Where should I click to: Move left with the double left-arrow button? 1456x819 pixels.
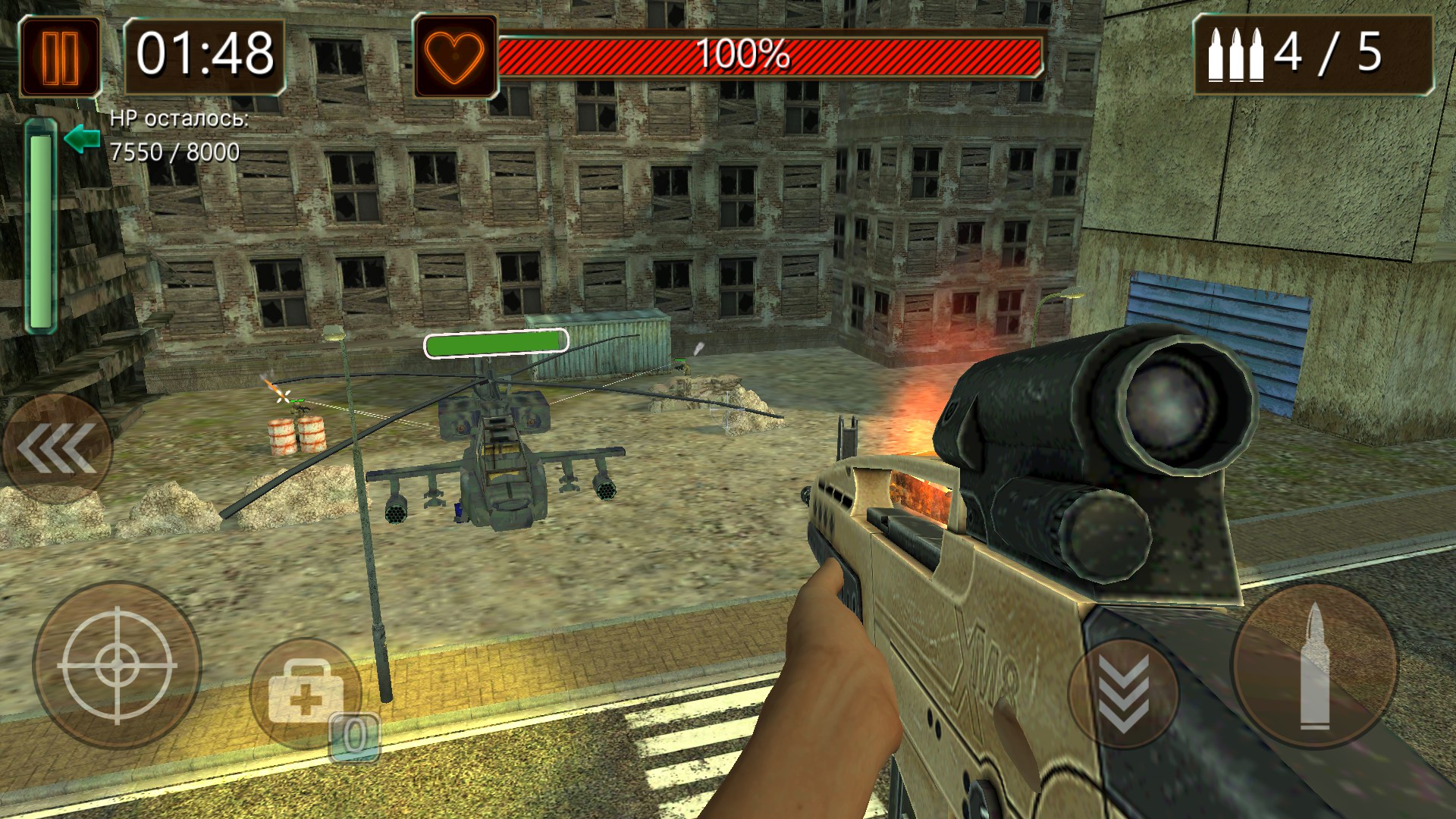click(57, 448)
